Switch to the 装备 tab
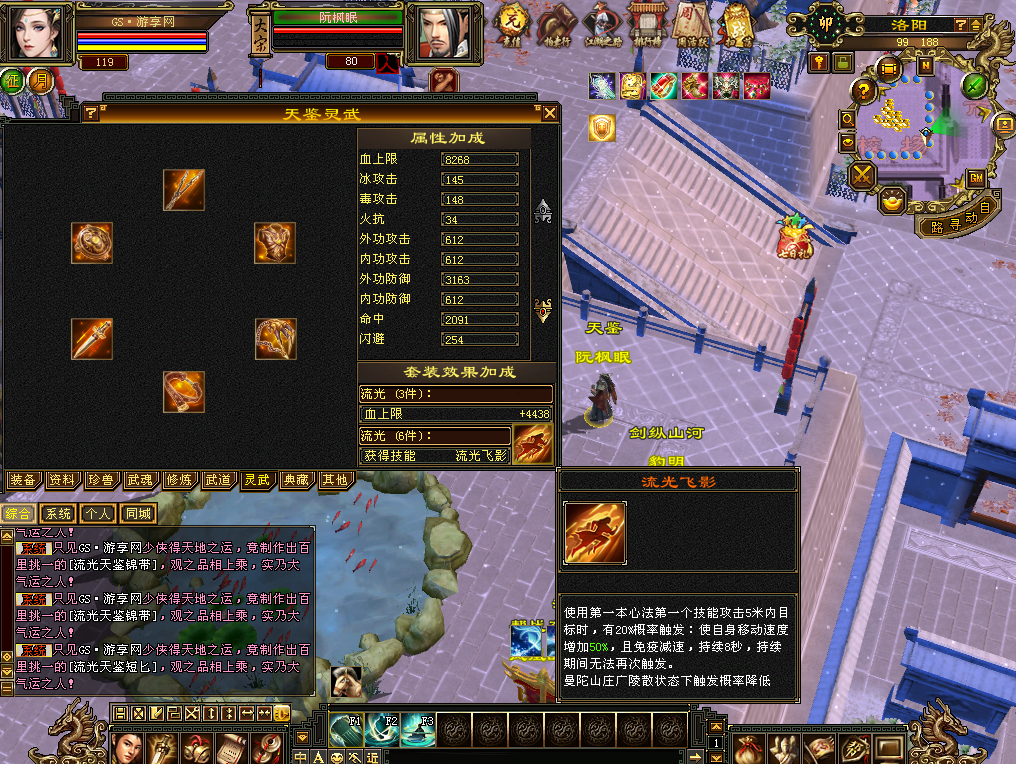The height and width of the screenshot is (764, 1016). 23,480
